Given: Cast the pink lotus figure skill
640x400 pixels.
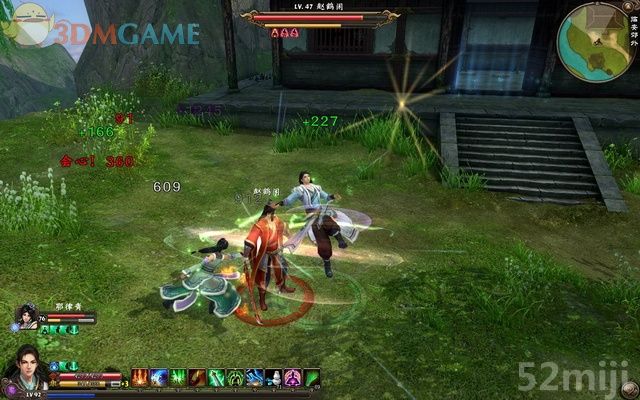Looking at the screenshot, I should pos(293,377).
